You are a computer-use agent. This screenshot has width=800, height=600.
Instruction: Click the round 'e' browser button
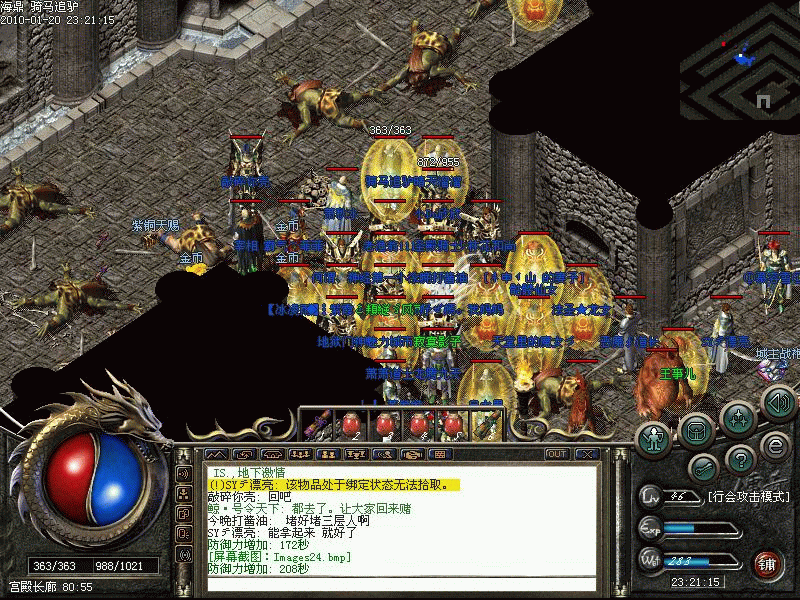[773, 444]
